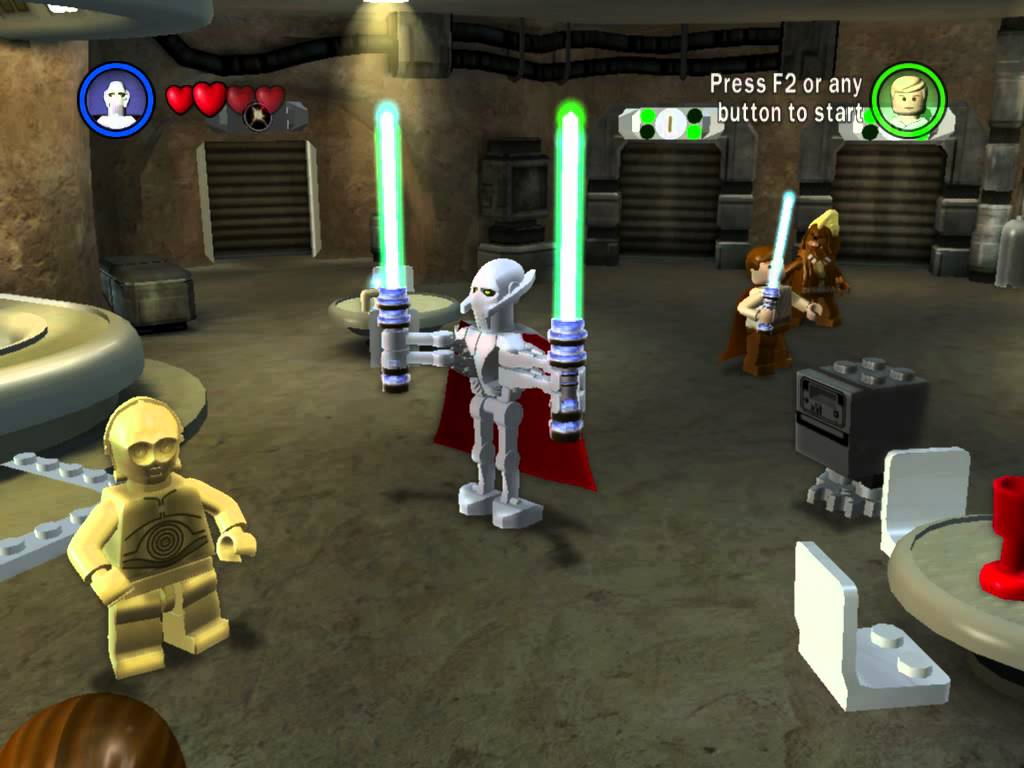Click the green-ringed player two portrait
This screenshot has height=768, width=1024.
pyautogui.click(x=907, y=100)
